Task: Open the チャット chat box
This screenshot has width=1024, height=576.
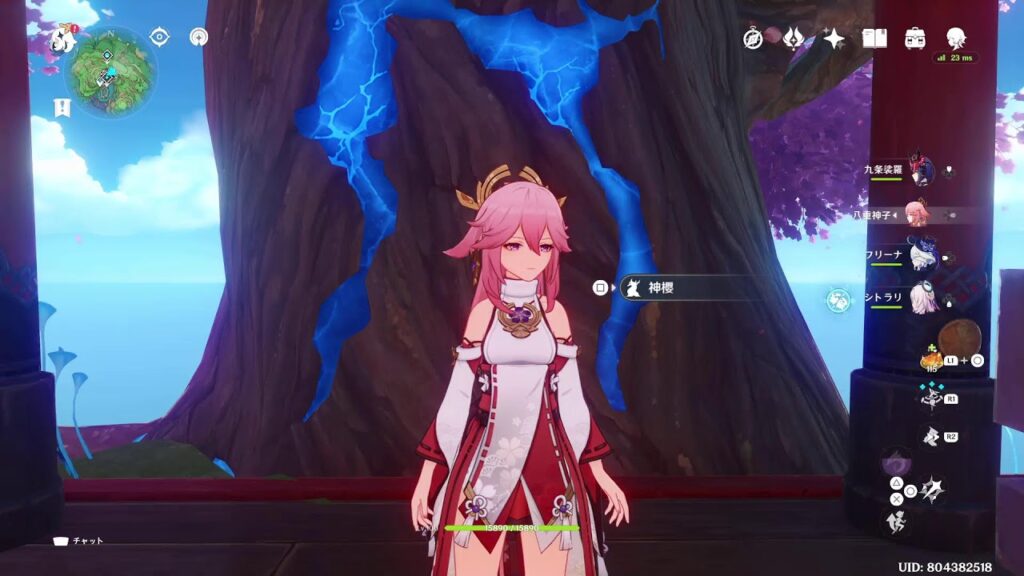Action: coord(78,541)
